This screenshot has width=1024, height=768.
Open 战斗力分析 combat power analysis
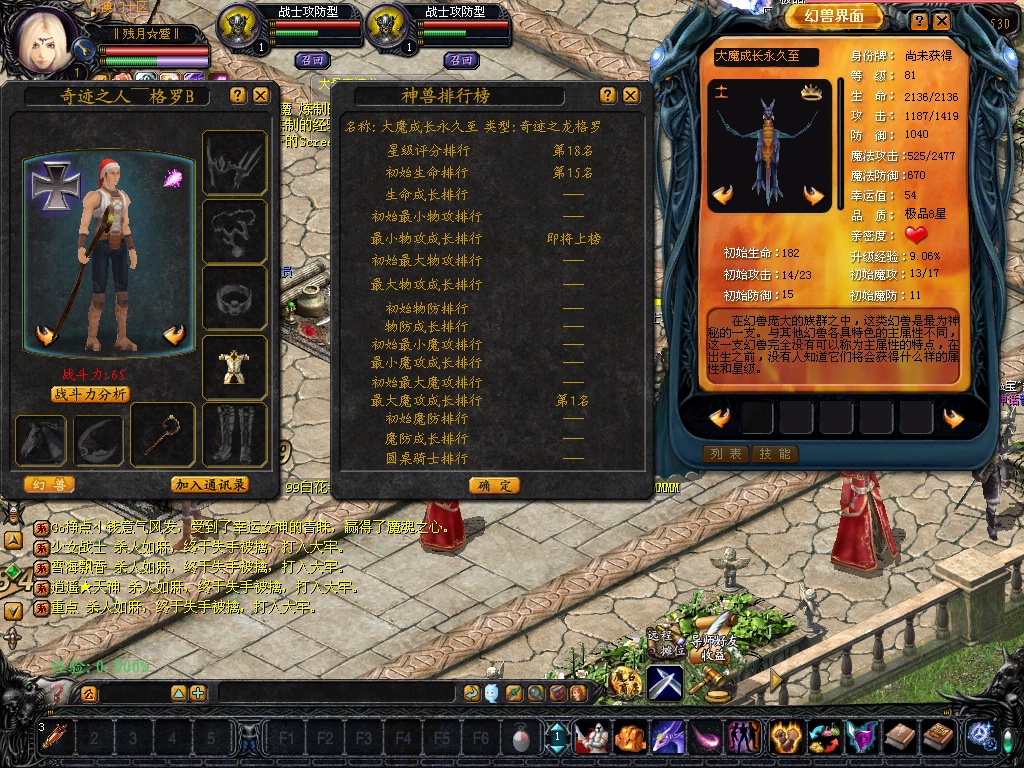[x=90, y=394]
